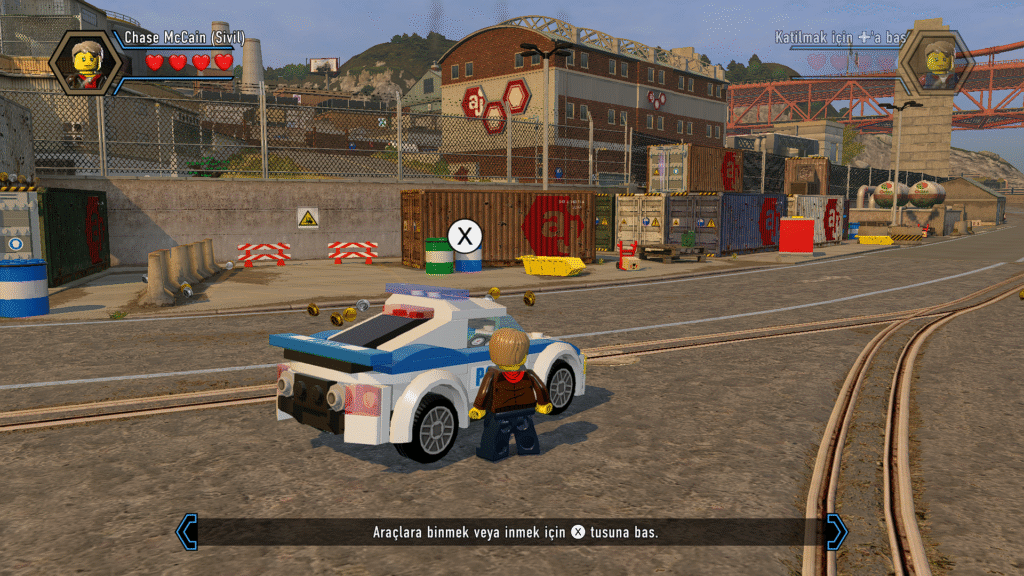Screen dimensions: 1024x576
Task: Click Chase McCain's character portrait
Action: point(85,62)
